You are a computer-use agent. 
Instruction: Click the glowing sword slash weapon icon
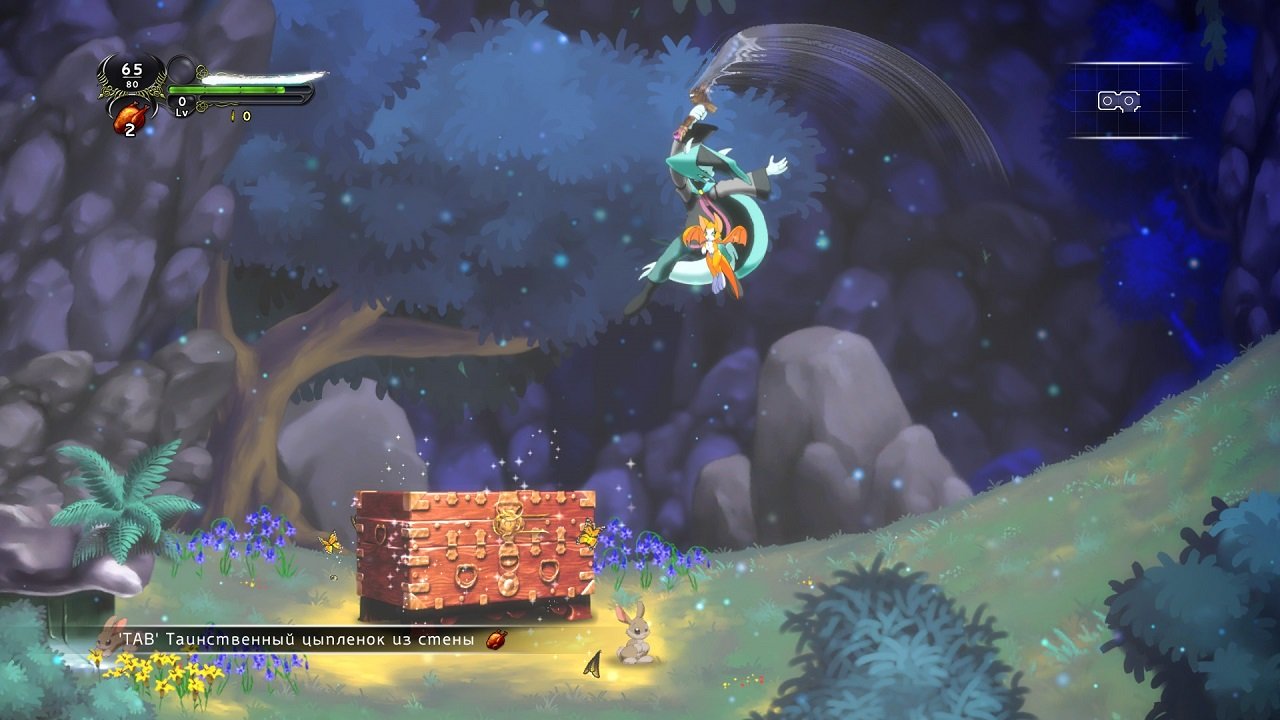[255, 78]
